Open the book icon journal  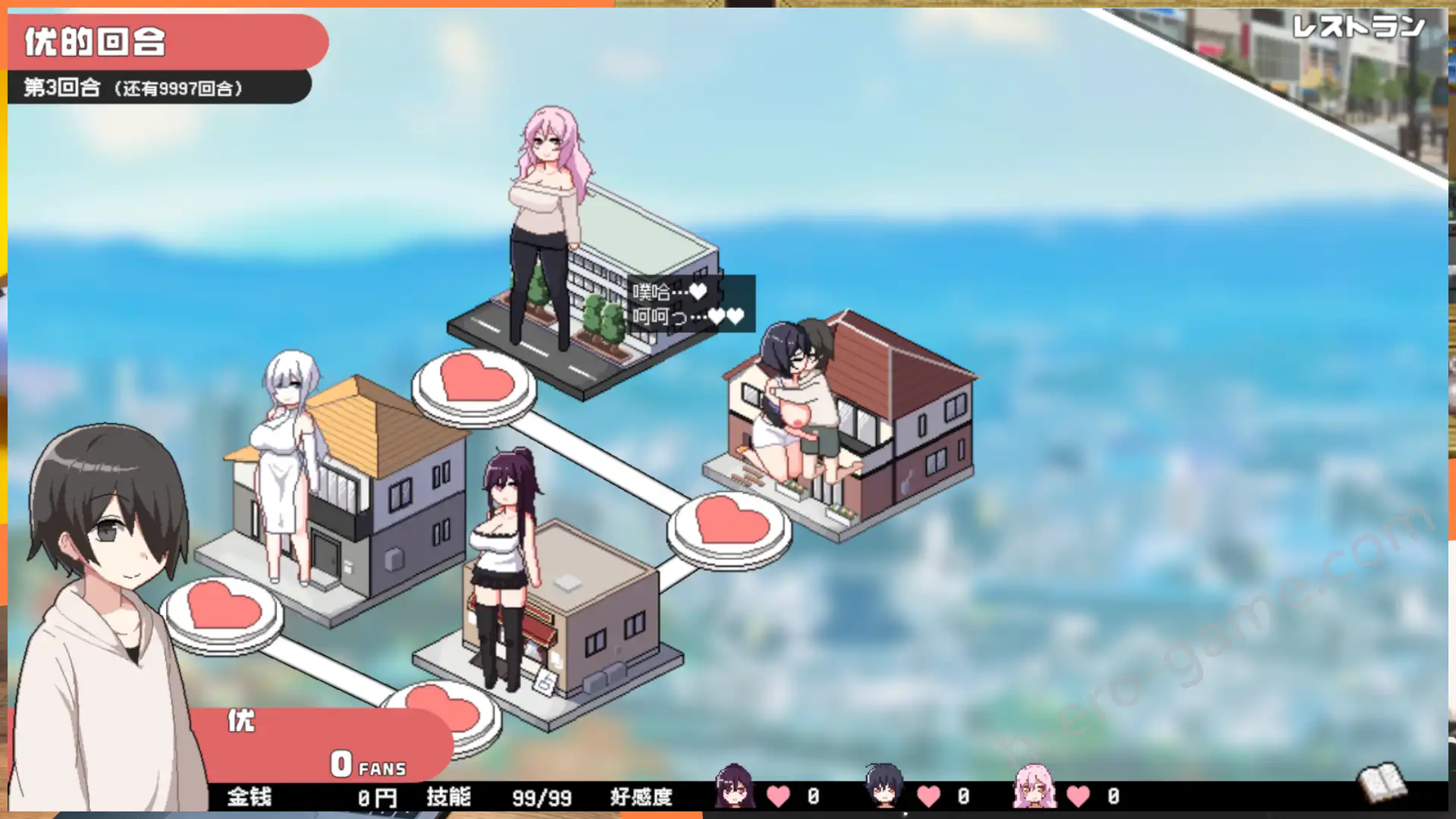(x=1382, y=781)
